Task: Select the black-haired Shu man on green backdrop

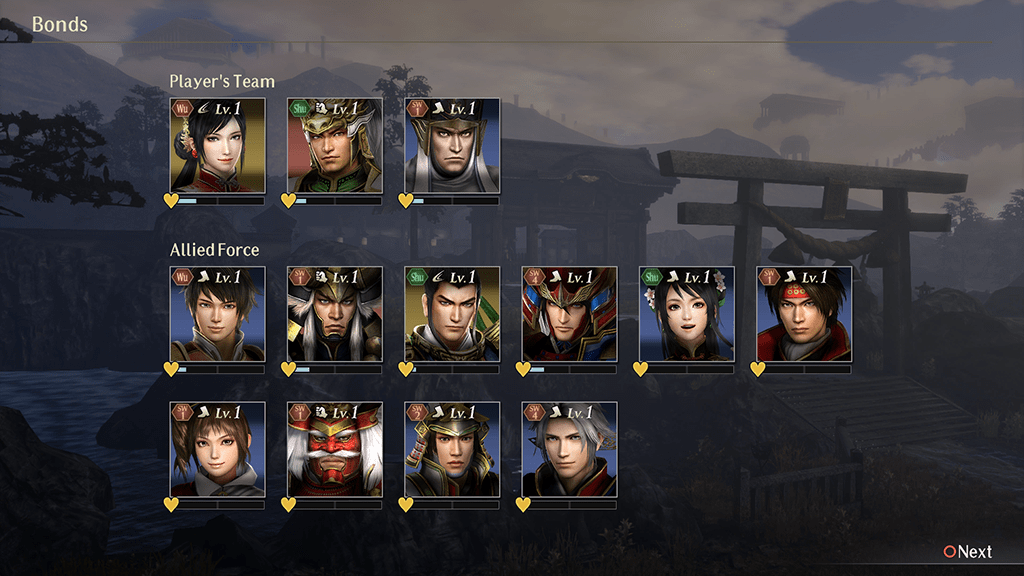Action: [452, 314]
